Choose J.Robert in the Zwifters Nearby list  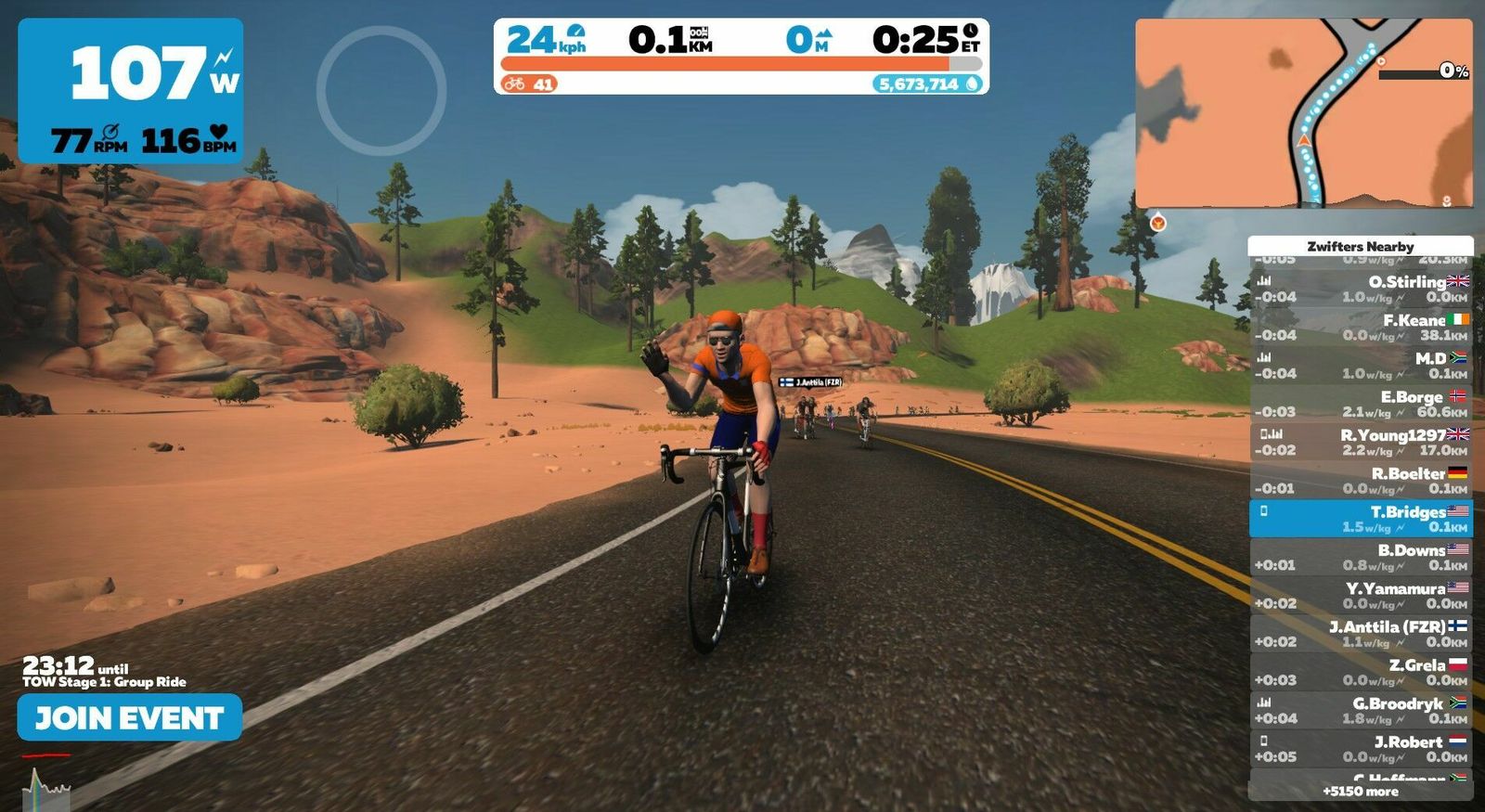coord(1360,749)
